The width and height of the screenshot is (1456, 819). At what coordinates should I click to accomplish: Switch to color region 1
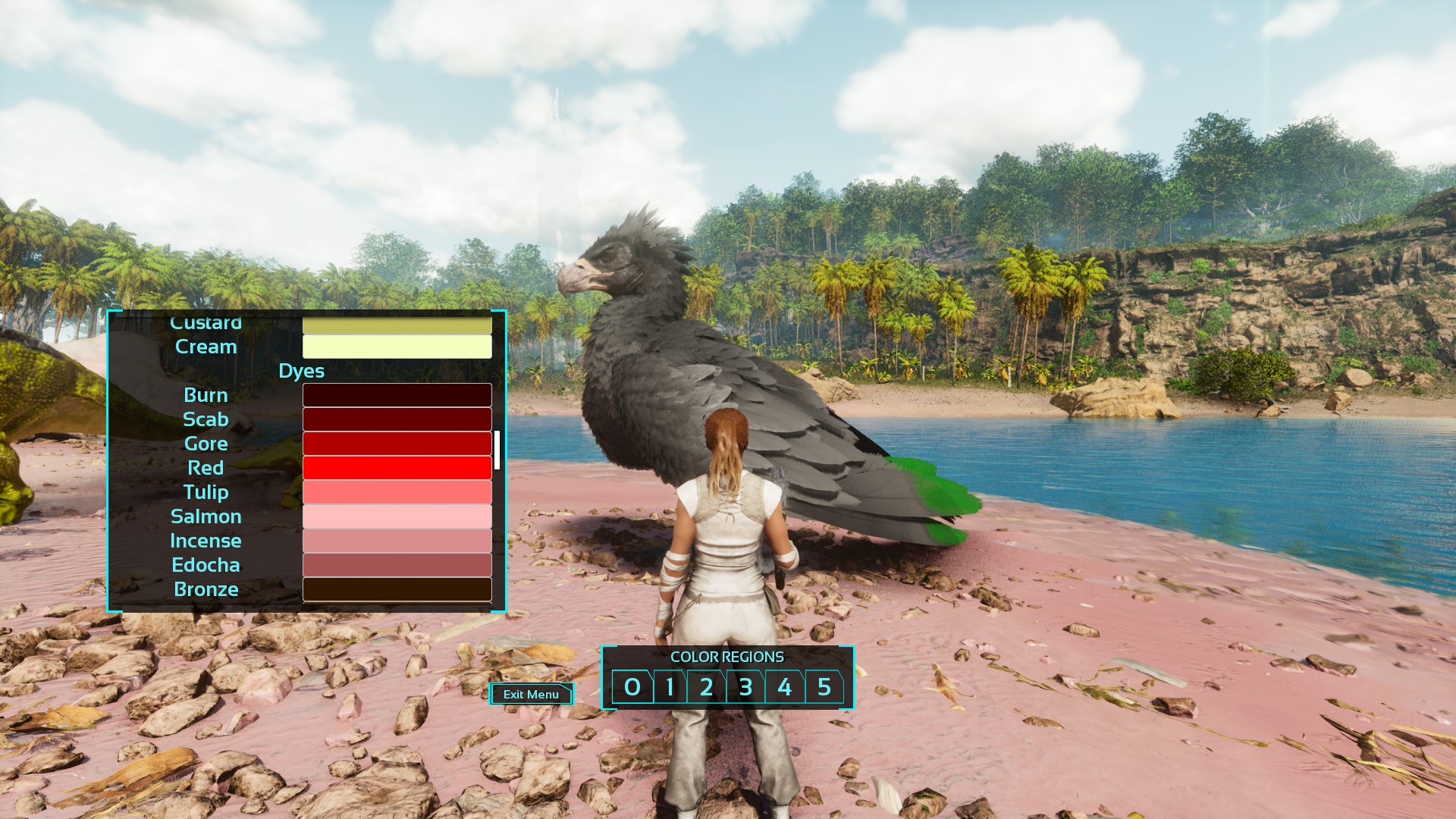coord(670,687)
